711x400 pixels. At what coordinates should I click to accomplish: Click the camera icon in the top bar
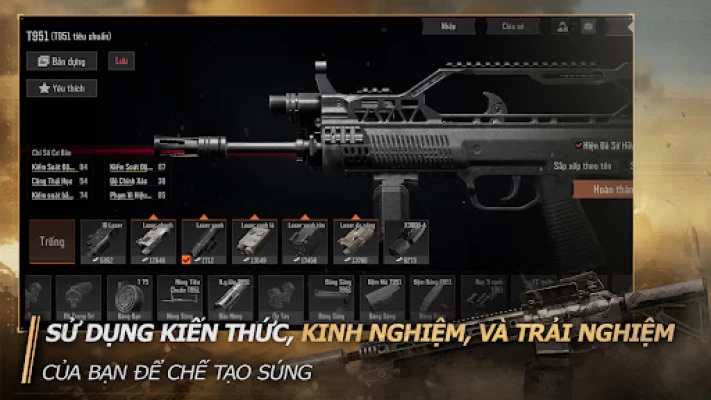(587, 27)
